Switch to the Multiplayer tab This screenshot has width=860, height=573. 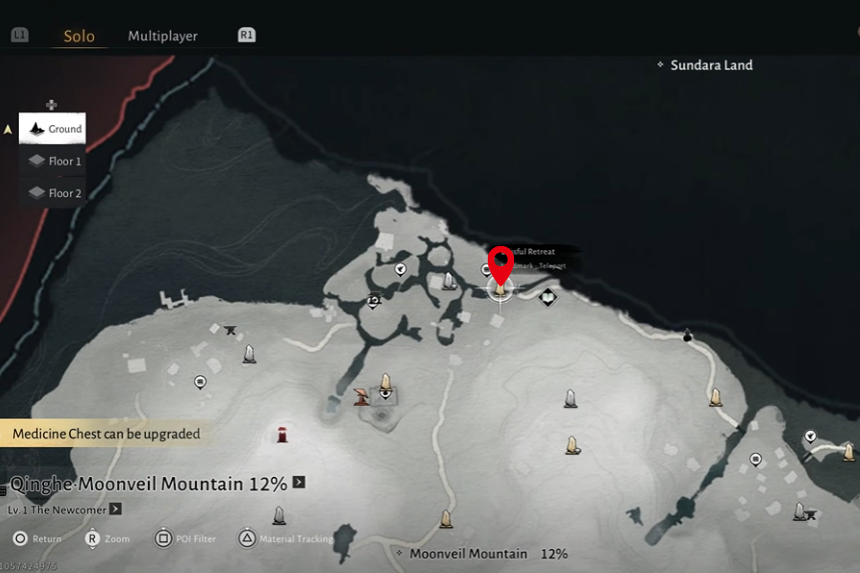[163, 36]
